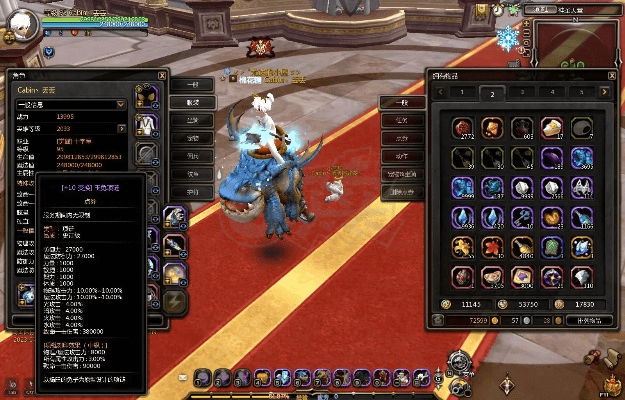Click the compass wheel button by hotbar
The width and height of the screenshot is (625, 400).
coord(458,361)
